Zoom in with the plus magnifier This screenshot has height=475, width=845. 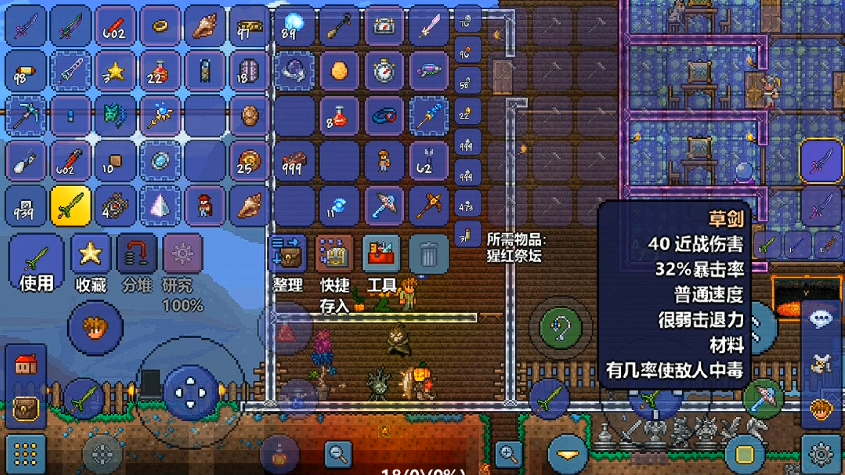pyautogui.click(x=508, y=453)
